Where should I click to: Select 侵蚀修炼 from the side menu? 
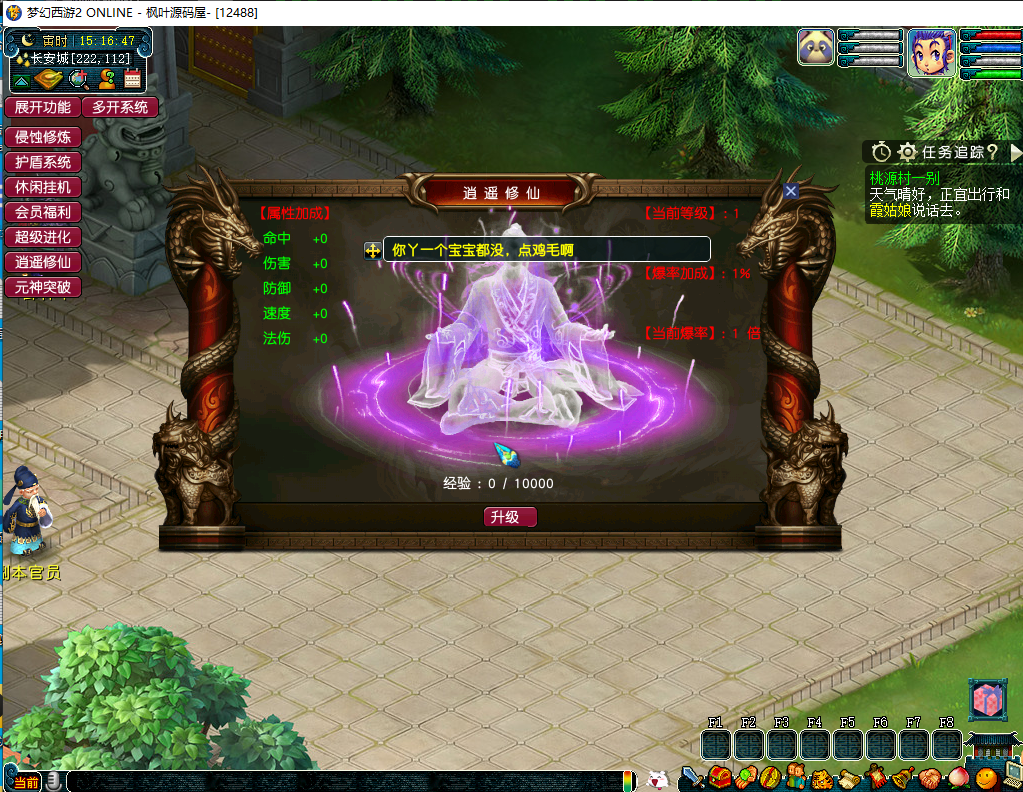click(42, 137)
